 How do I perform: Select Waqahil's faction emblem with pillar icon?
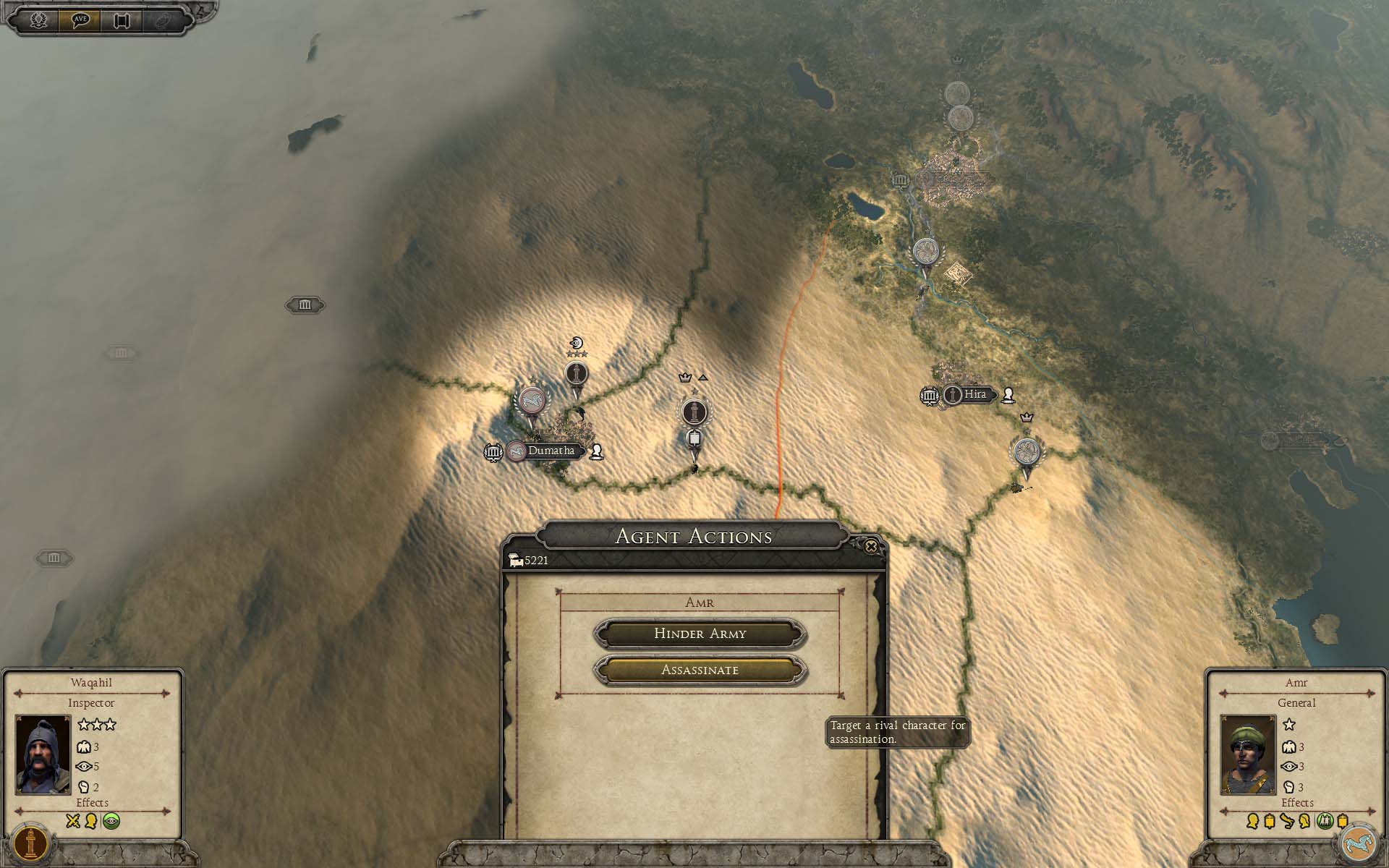[30, 843]
